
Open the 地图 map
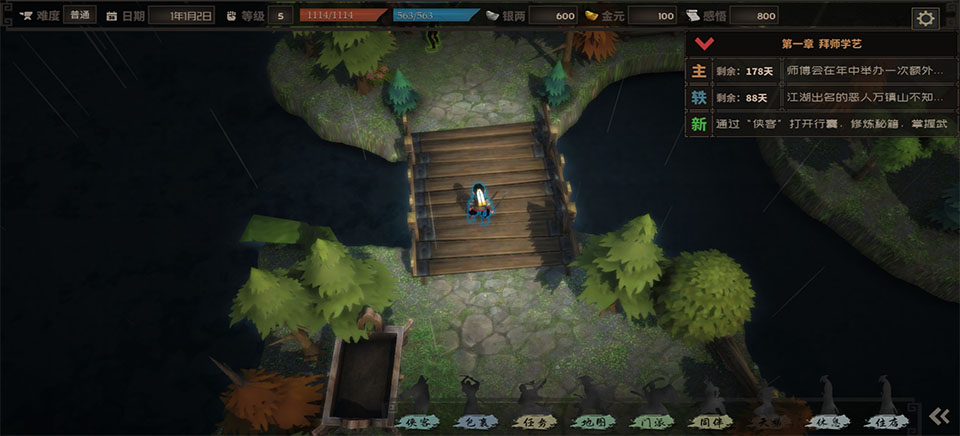pyautogui.click(x=590, y=422)
